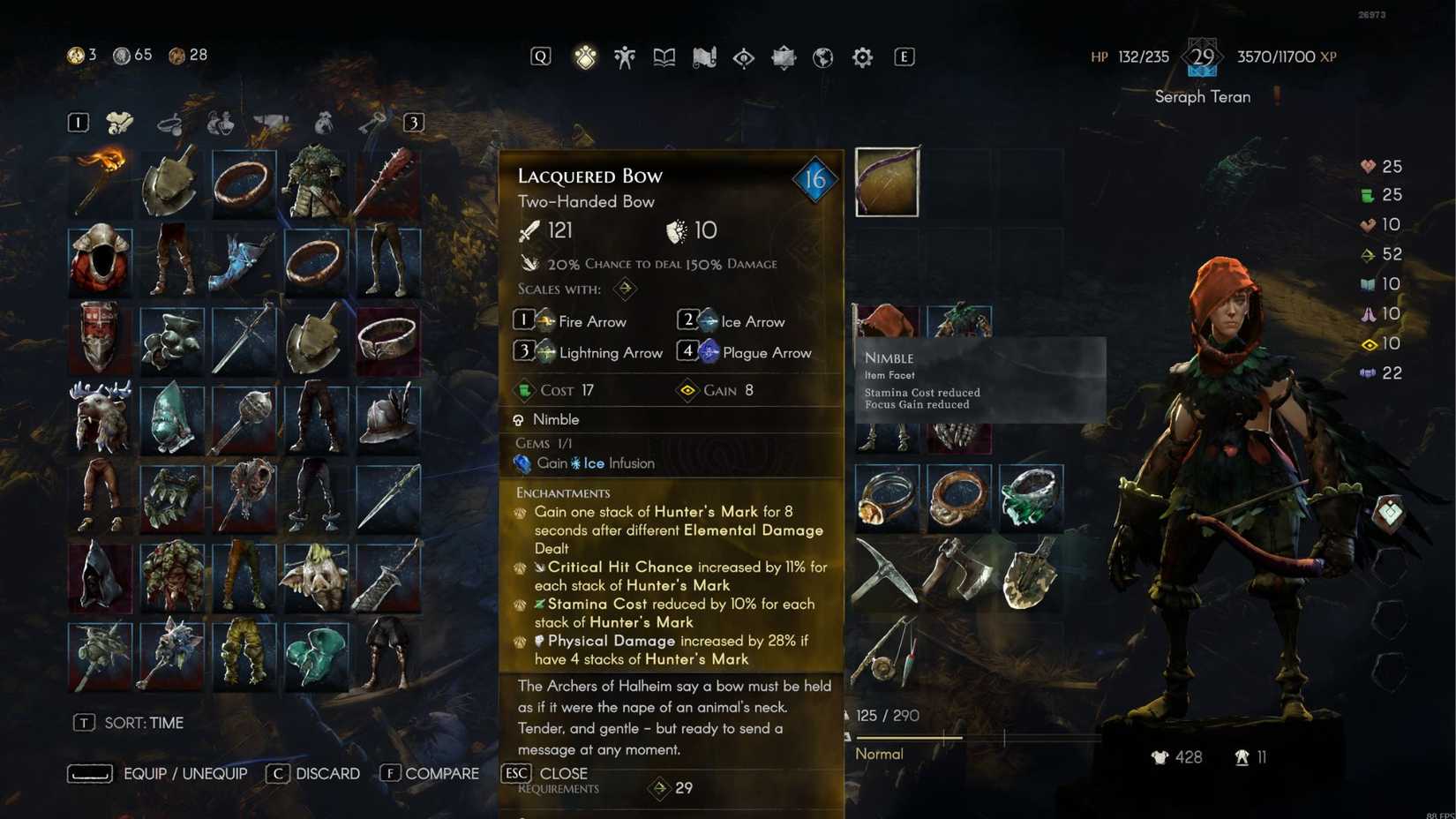Open the keys inventory category icon
This screenshot has height=819, width=1456.
click(x=377, y=123)
